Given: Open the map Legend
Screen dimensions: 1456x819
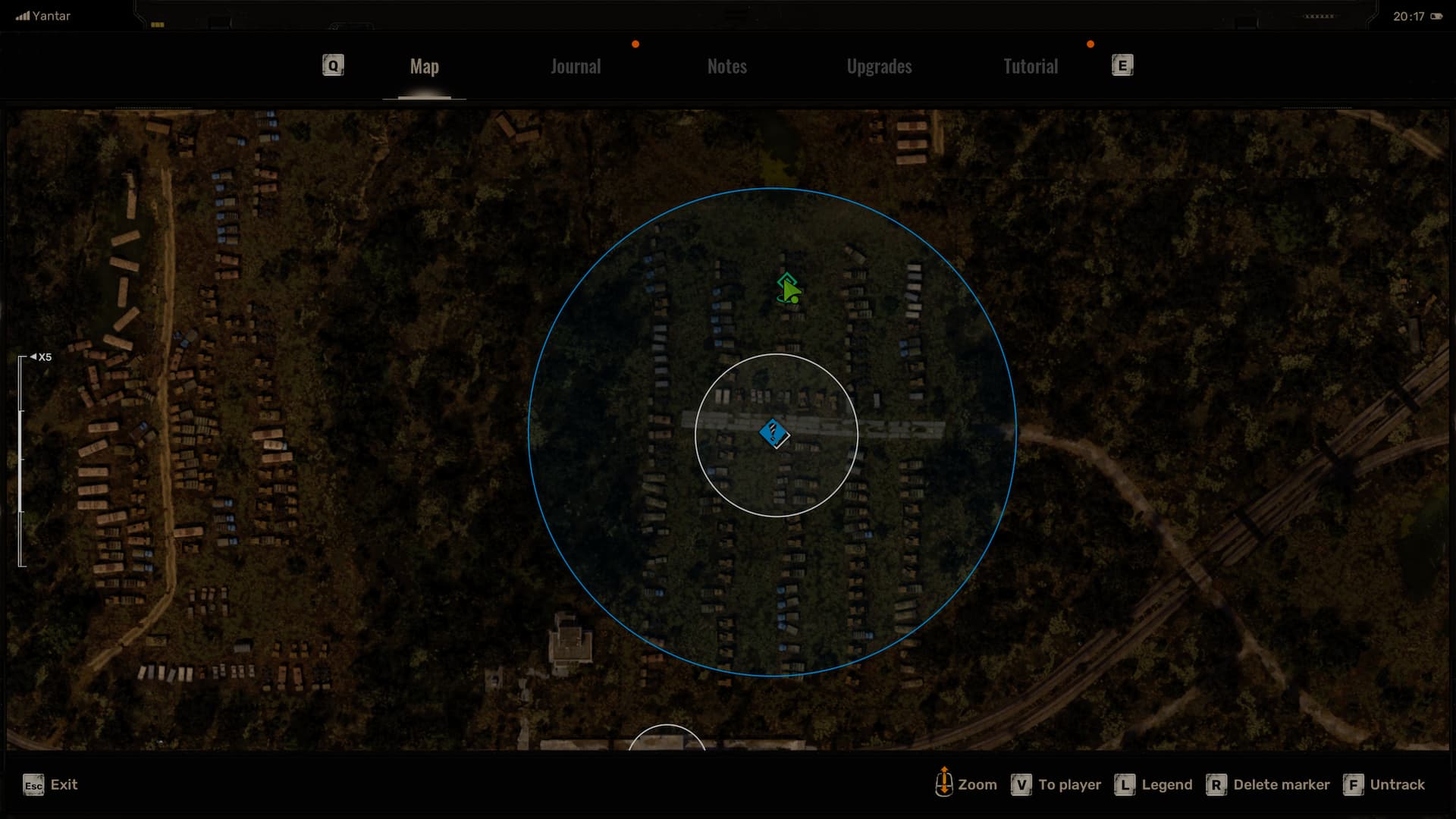Looking at the screenshot, I should click(x=1153, y=785).
